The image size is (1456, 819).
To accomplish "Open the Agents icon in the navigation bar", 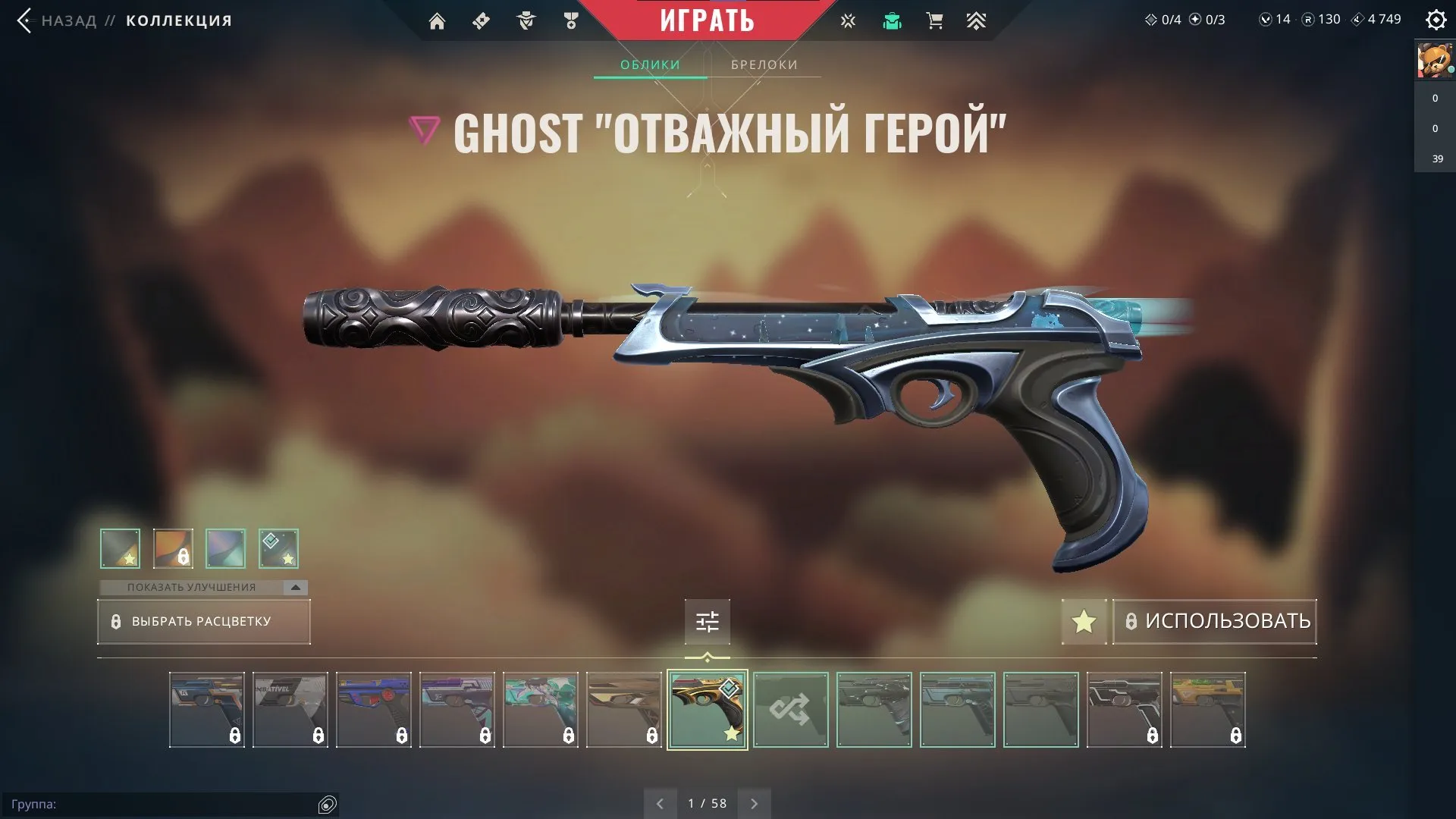I will coord(527,20).
